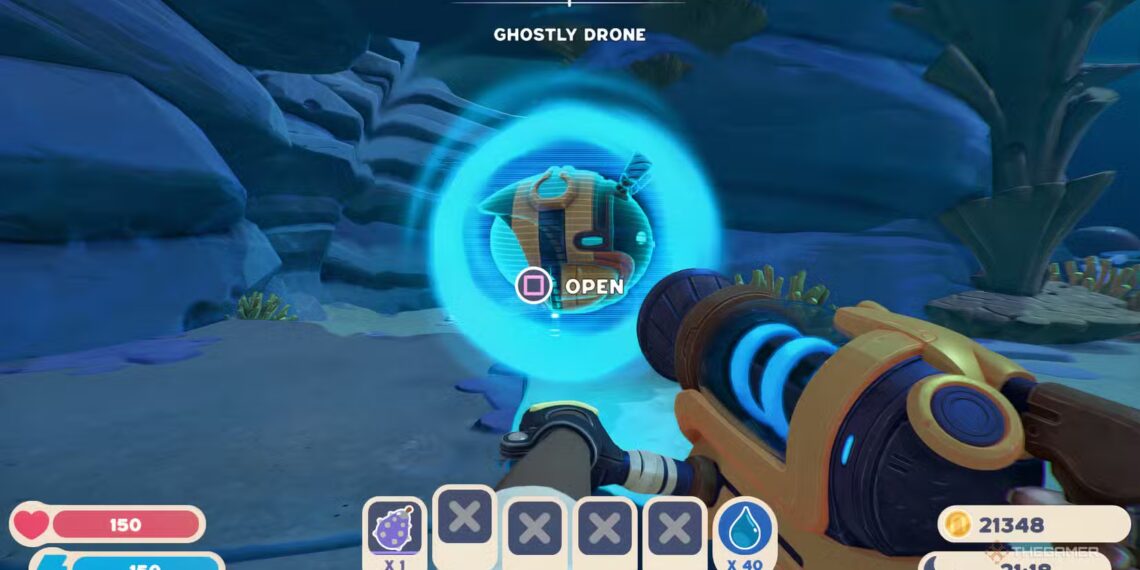Select the purple fruit hotbar slot
Screen dimensions: 1140x570
point(394,528)
